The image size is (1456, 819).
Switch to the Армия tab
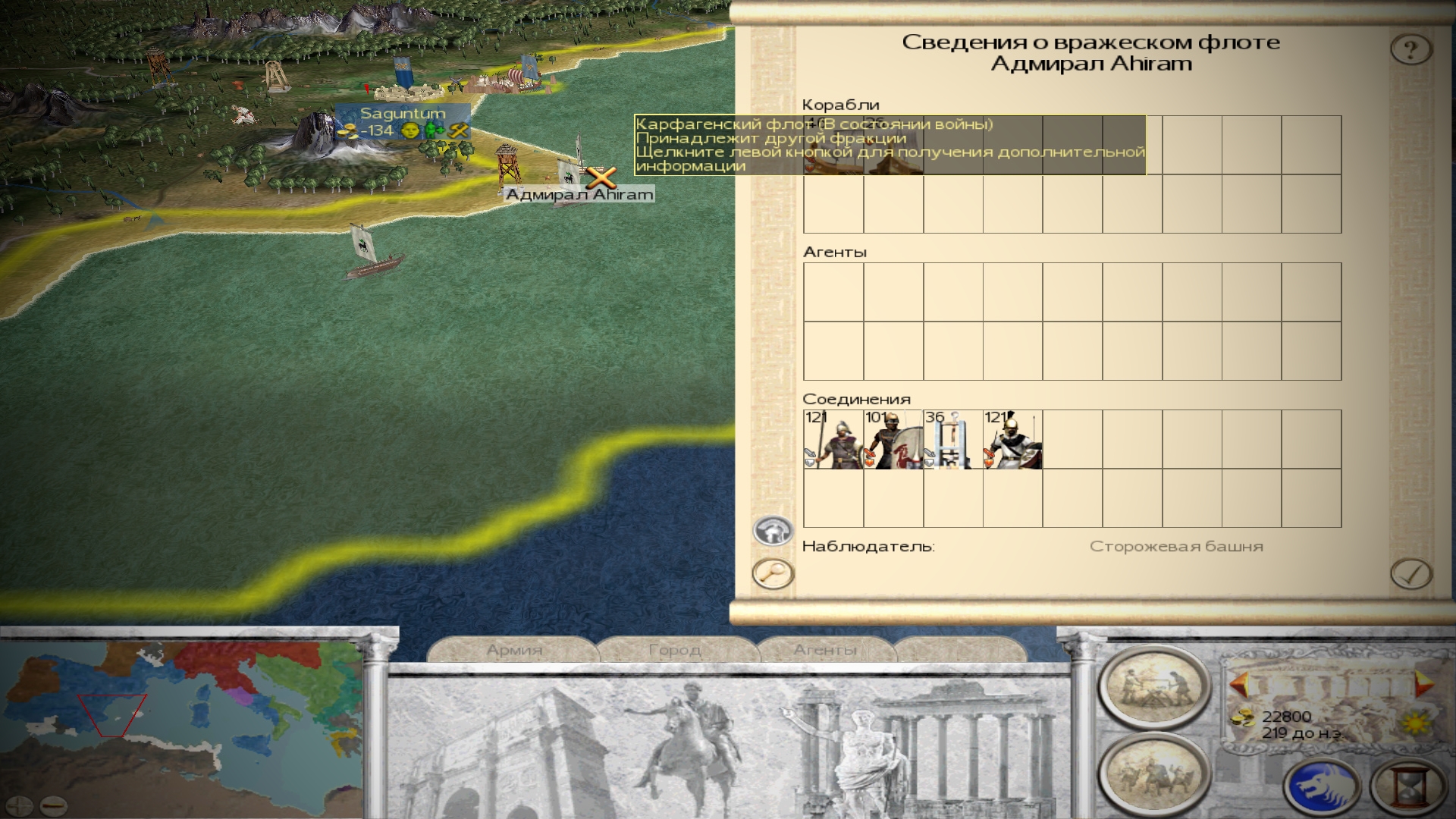coord(514,650)
